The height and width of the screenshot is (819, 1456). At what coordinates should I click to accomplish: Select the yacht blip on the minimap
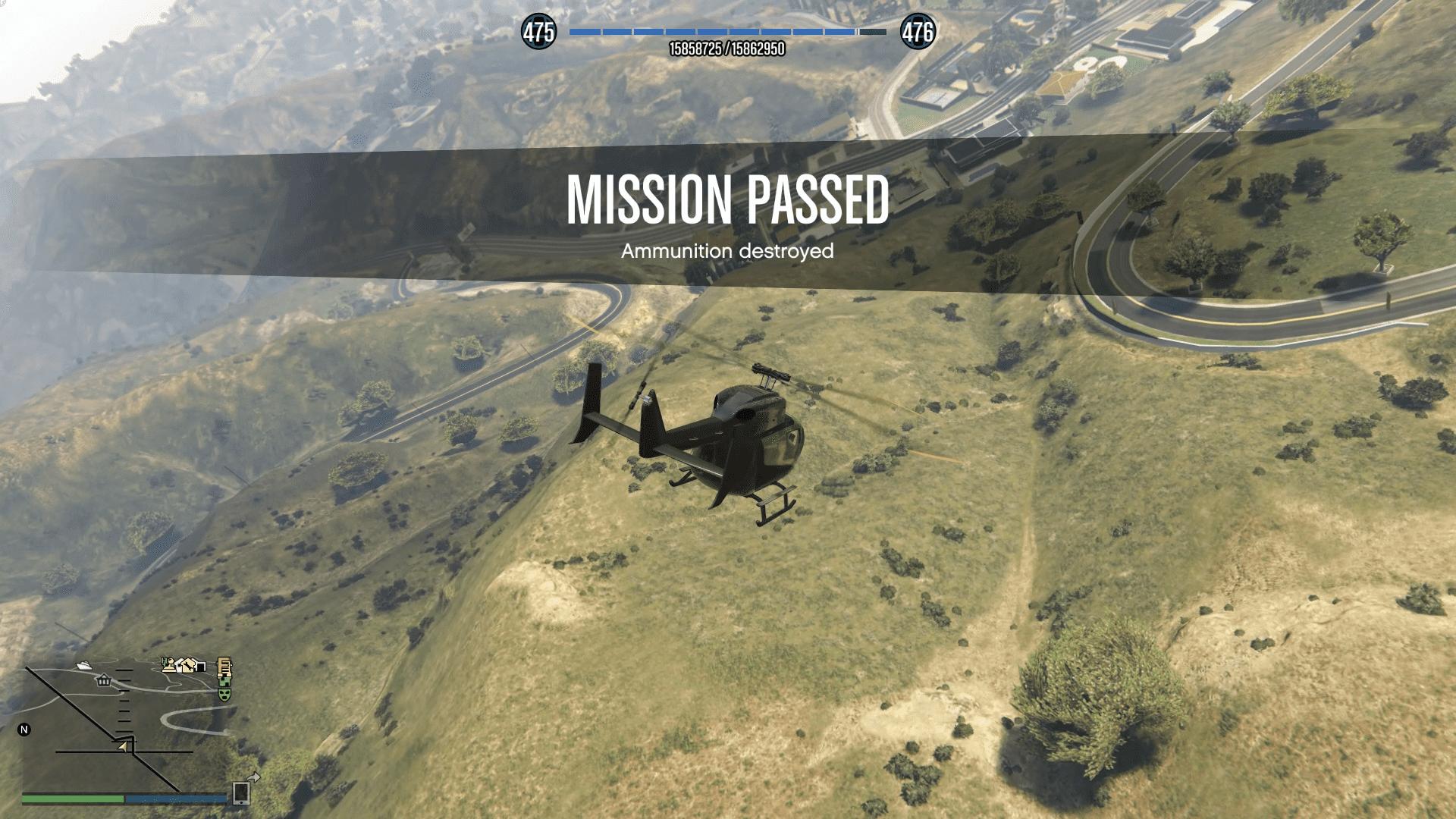click(84, 666)
